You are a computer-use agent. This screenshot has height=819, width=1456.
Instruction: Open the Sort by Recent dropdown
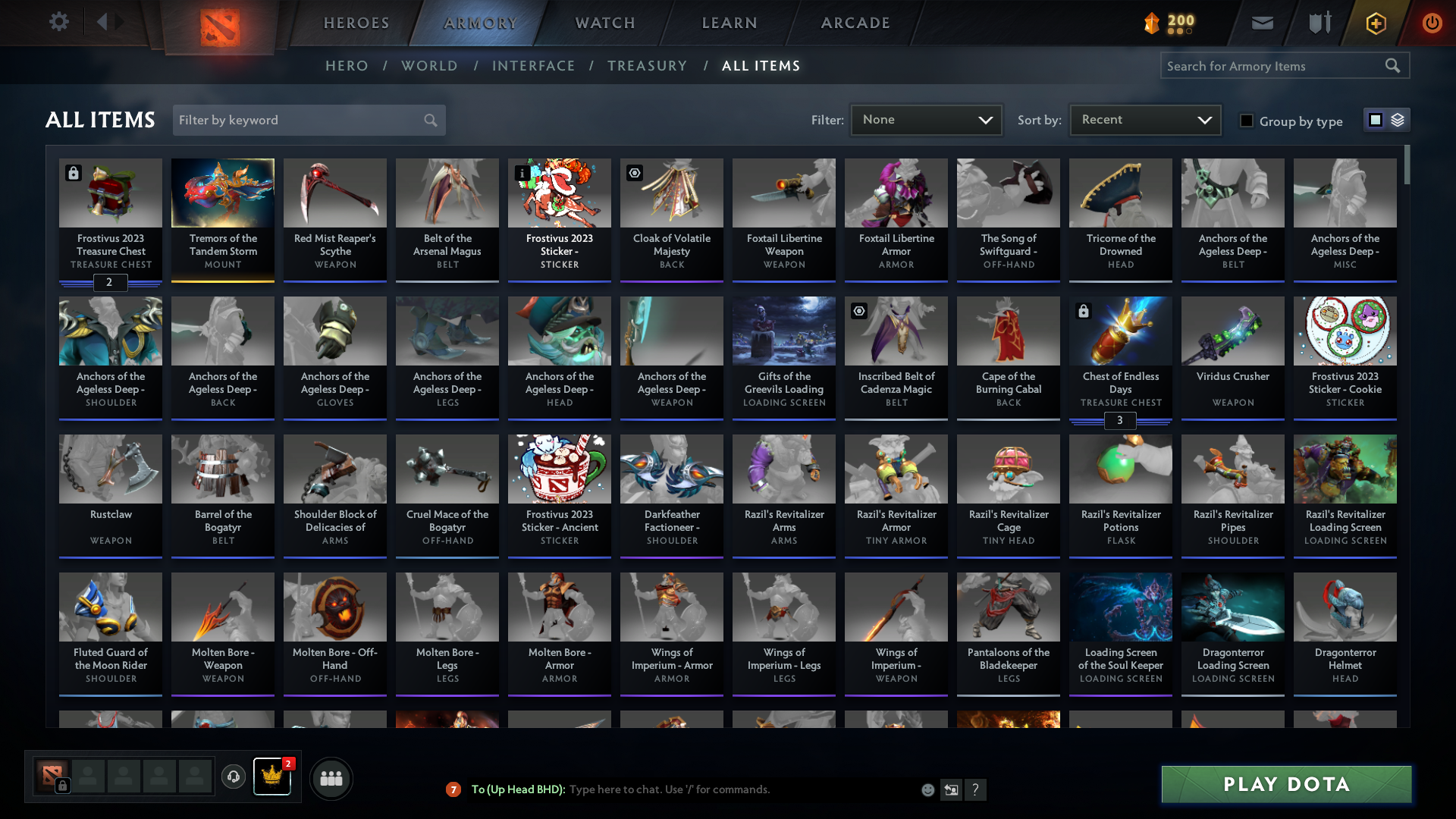tap(1144, 119)
